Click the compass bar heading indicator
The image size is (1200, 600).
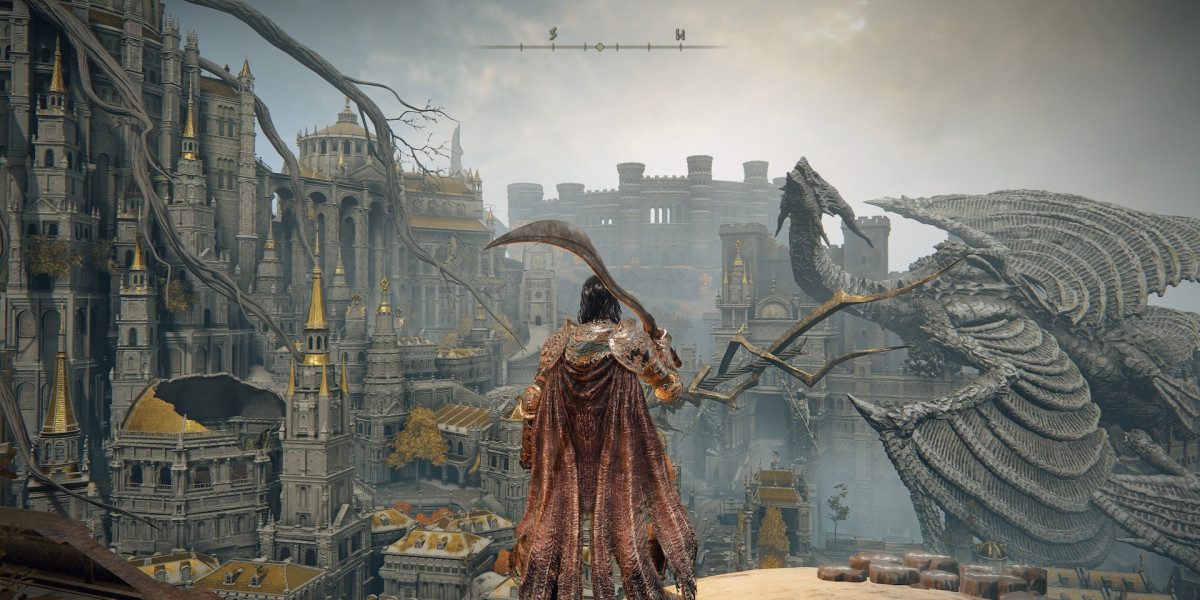click(x=600, y=46)
